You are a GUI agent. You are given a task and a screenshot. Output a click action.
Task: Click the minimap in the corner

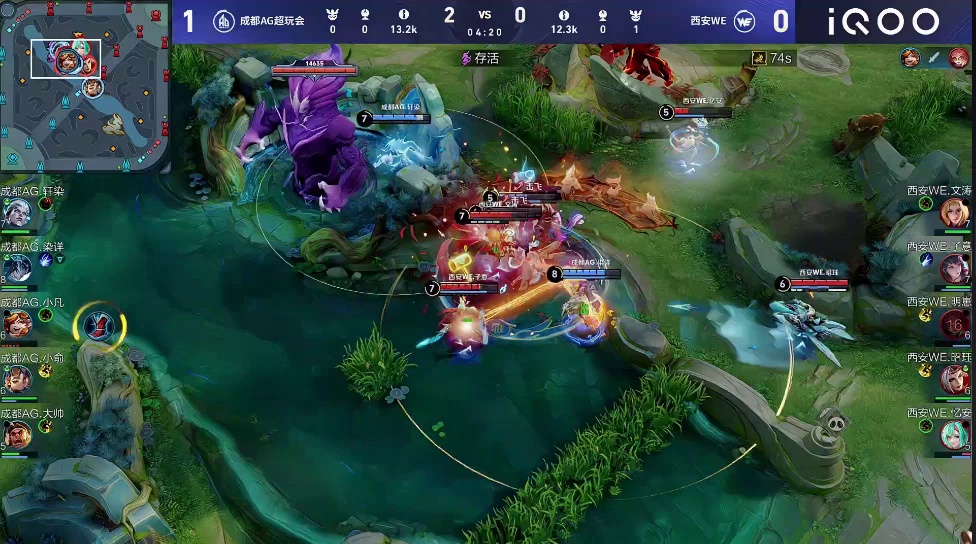pyautogui.click(x=84, y=87)
